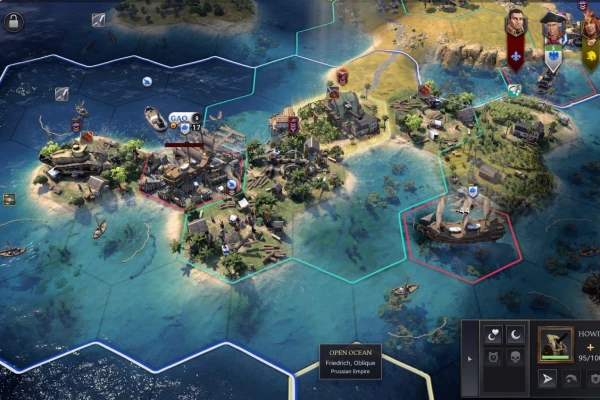
Task: Expand the unit panel side arrow
Action: [x=471, y=356]
